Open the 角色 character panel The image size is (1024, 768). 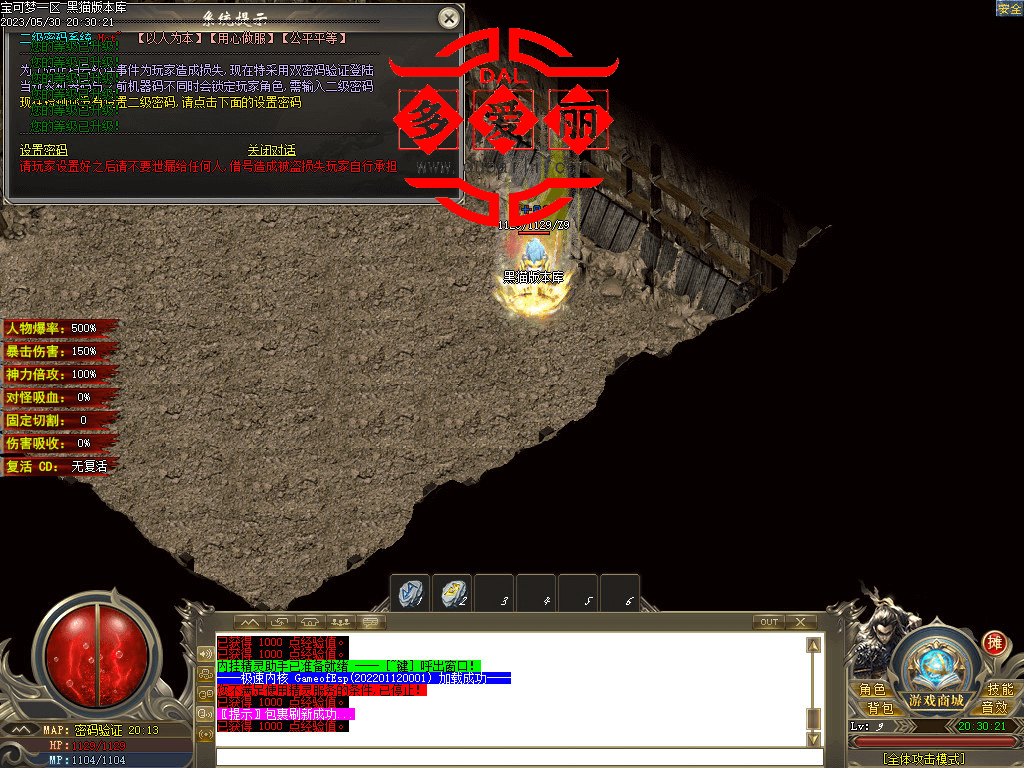pos(872,690)
